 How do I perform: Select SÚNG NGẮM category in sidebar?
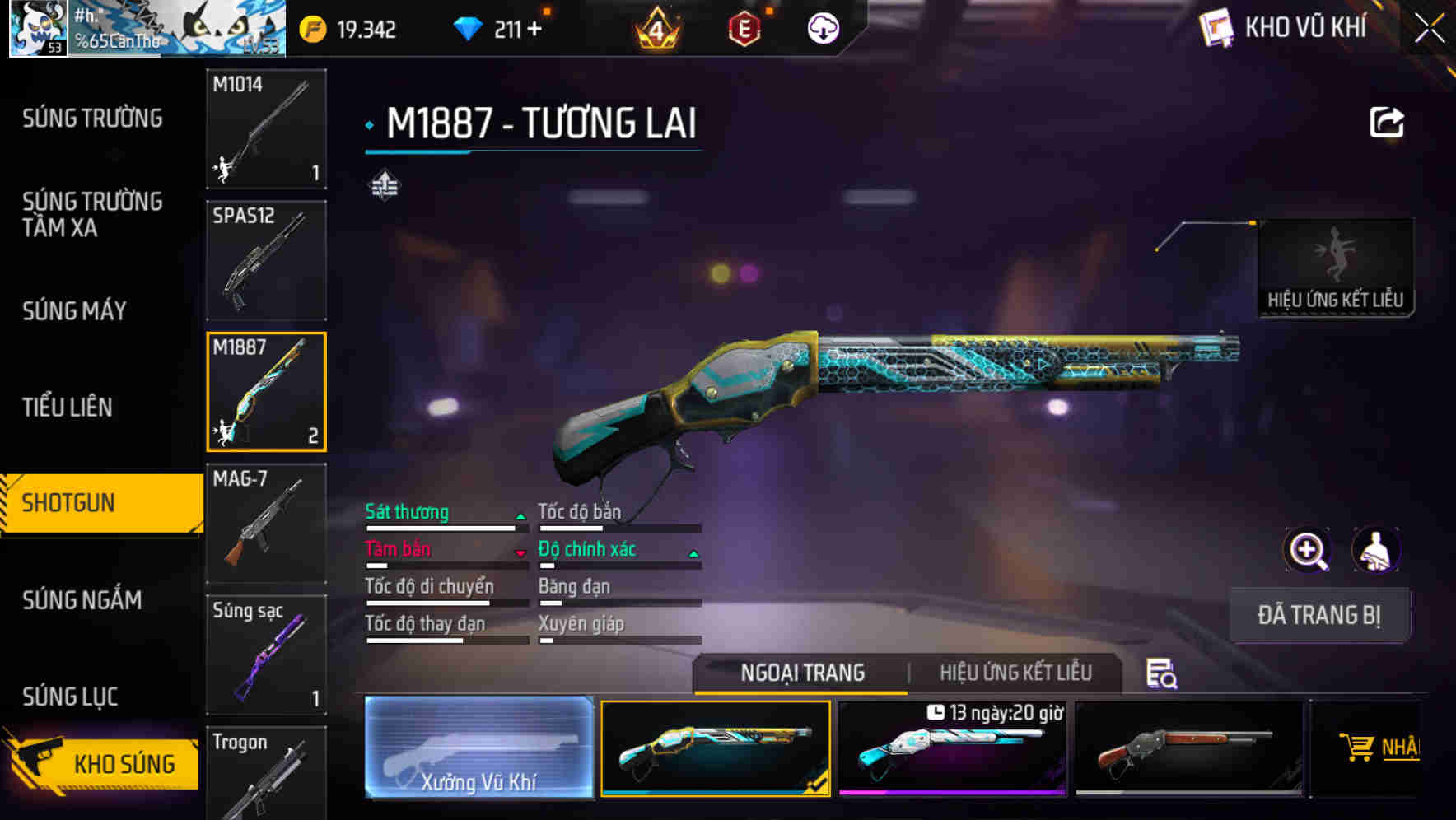(x=82, y=600)
